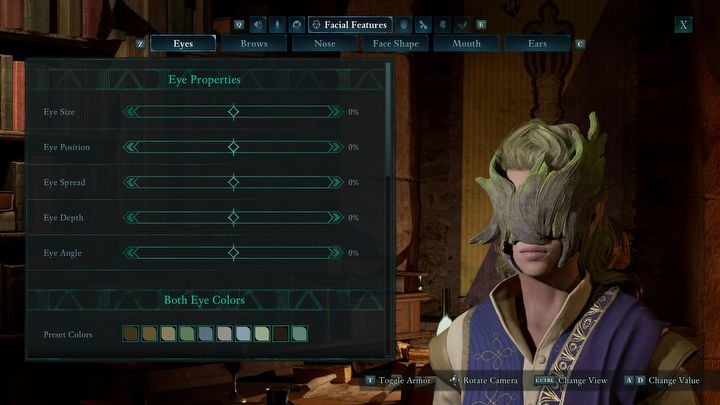The image size is (720, 405).
Task: Select the Face Shape tab
Action: point(395,44)
